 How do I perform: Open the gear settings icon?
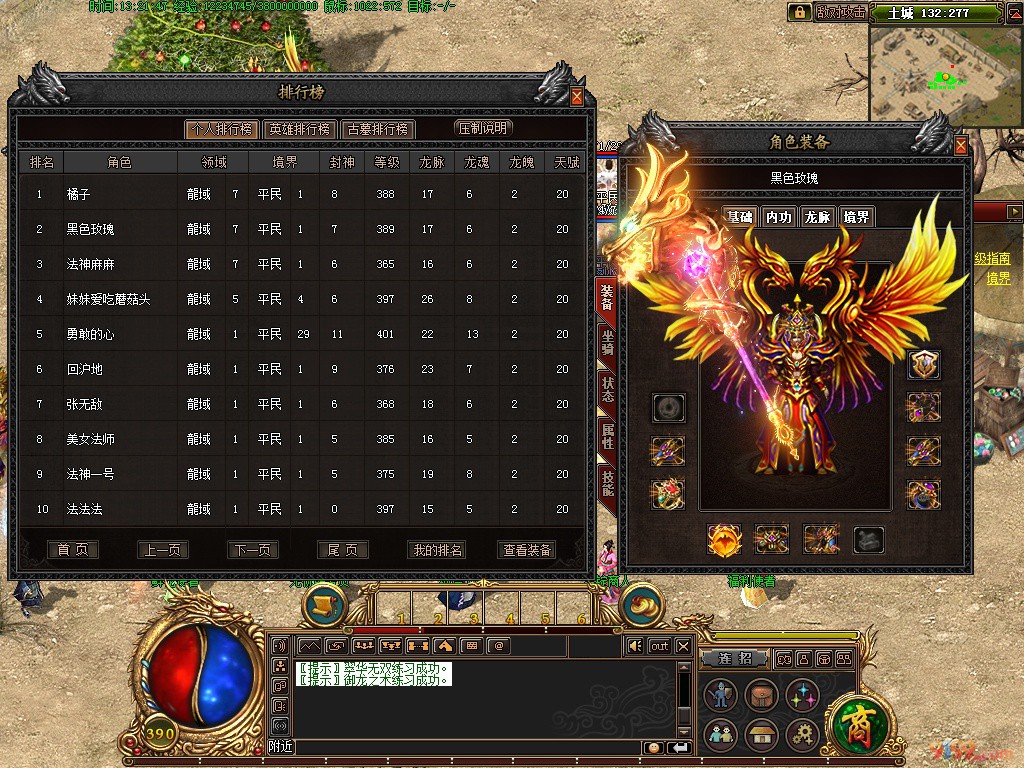tap(802, 735)
